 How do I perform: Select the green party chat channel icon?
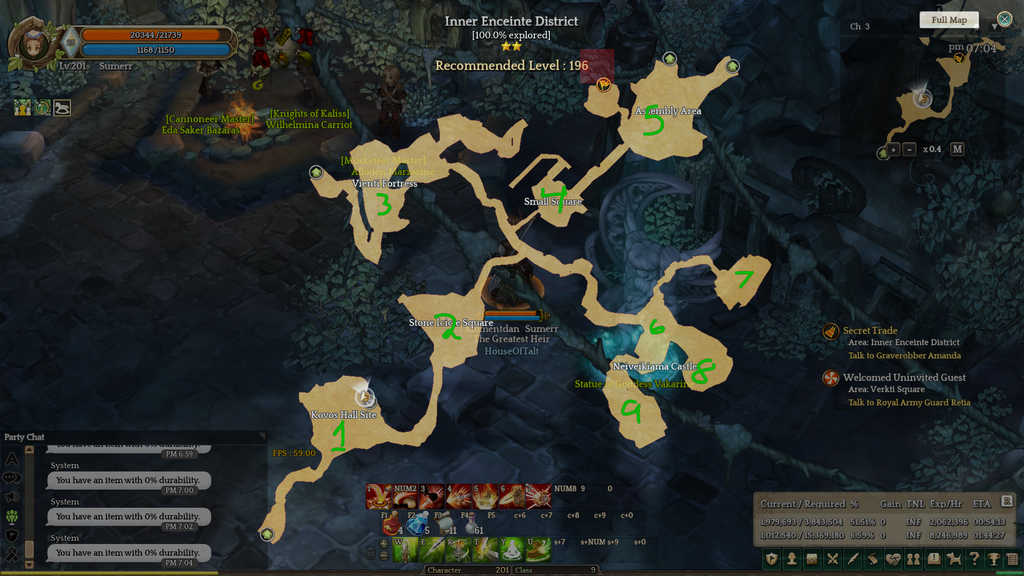[x=13, y=516]
